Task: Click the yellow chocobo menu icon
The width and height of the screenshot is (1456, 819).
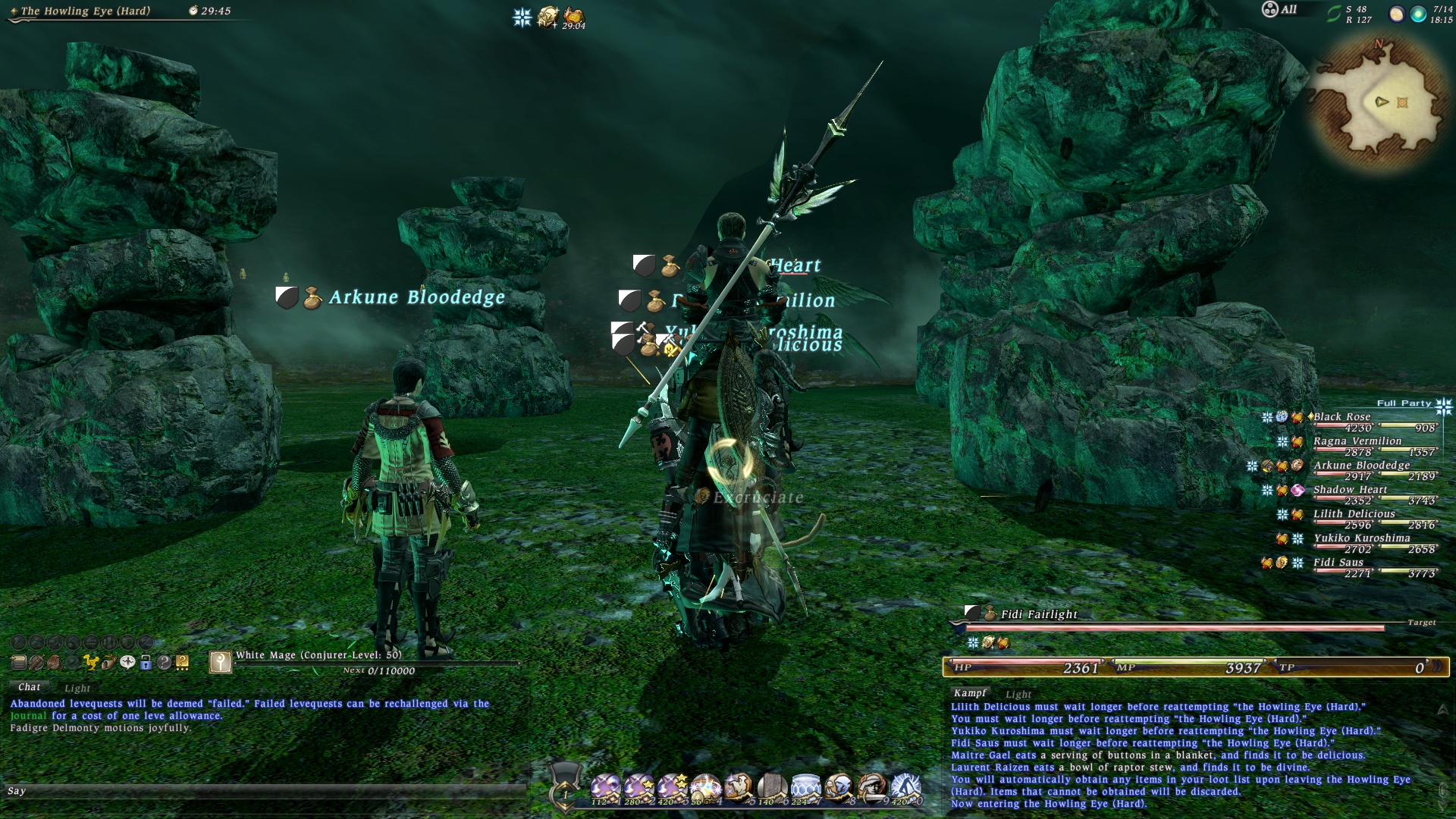Action: point(91,662)
